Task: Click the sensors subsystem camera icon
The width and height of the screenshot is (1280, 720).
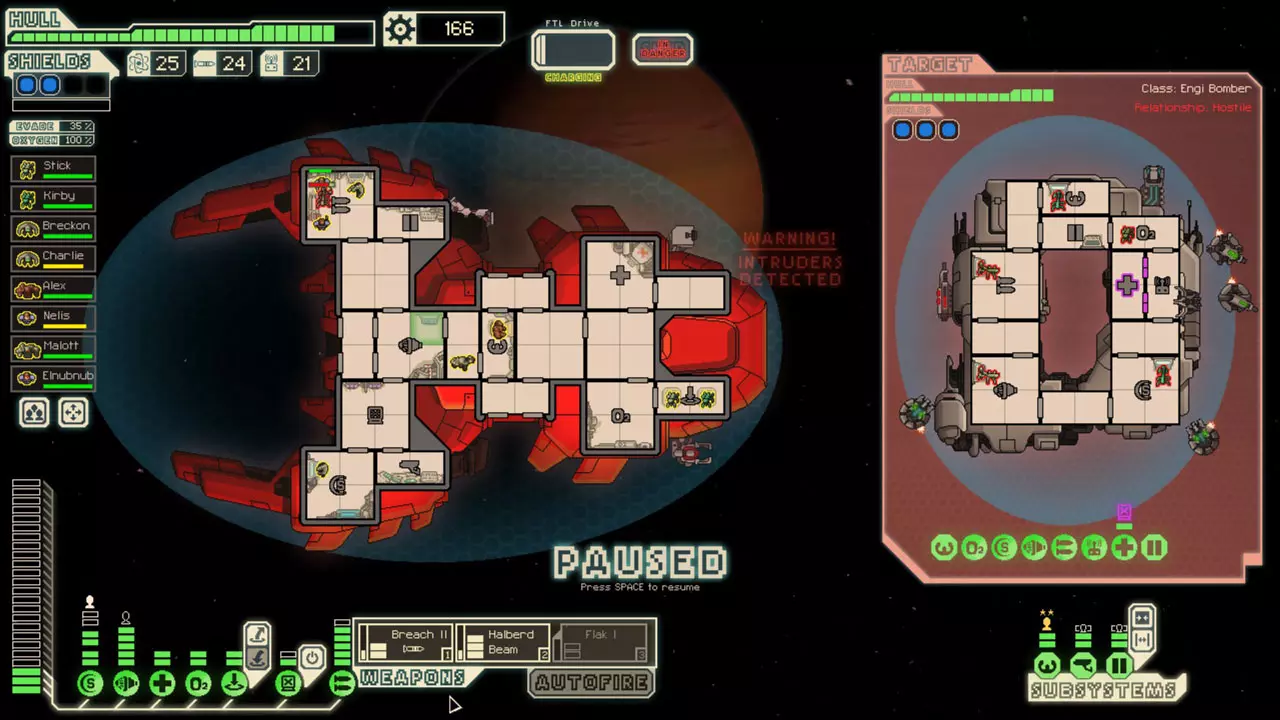Action: (x=1083, y=665)
